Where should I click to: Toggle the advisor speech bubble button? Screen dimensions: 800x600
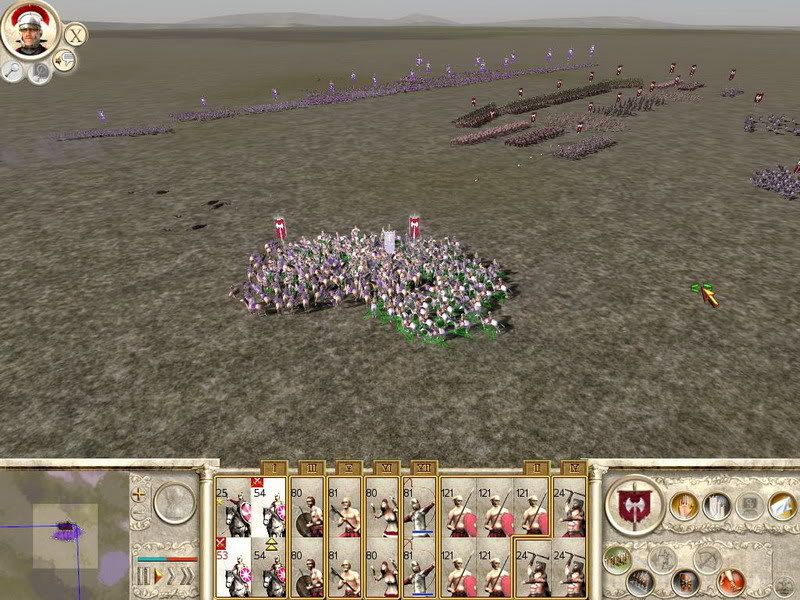point(65,61)
